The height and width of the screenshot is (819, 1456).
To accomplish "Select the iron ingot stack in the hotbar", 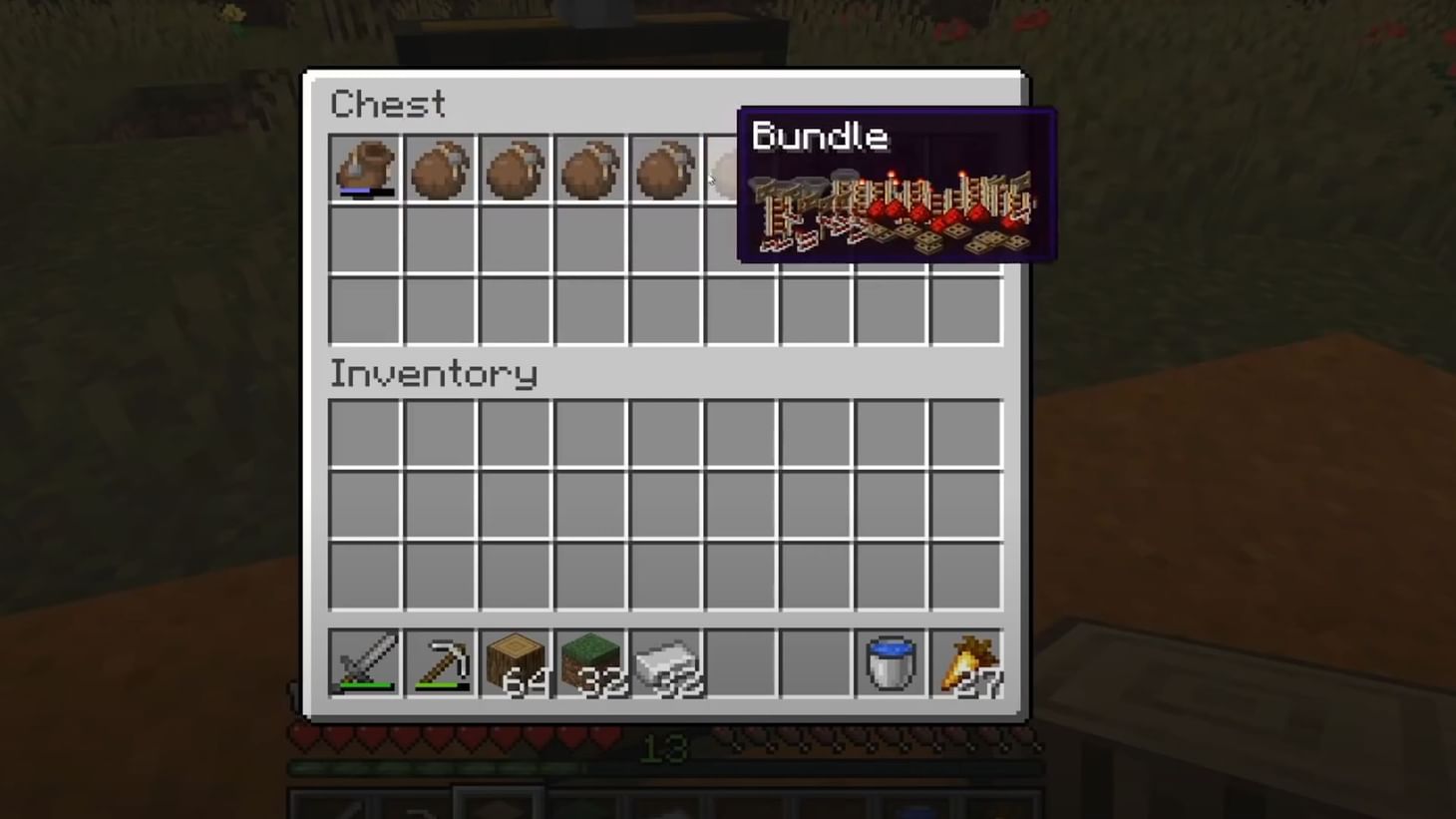I will pos(664,663).
